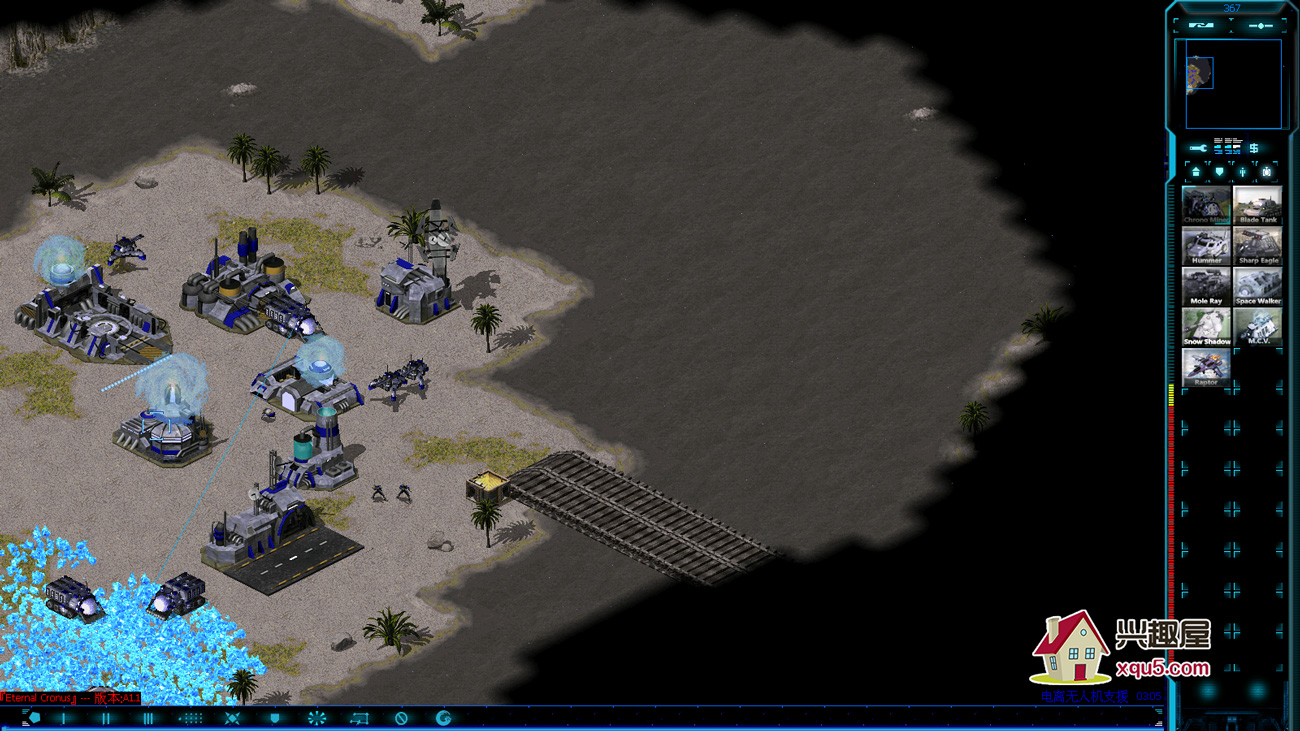Build a Sharp Eagle unit

tap(1257, 246)
